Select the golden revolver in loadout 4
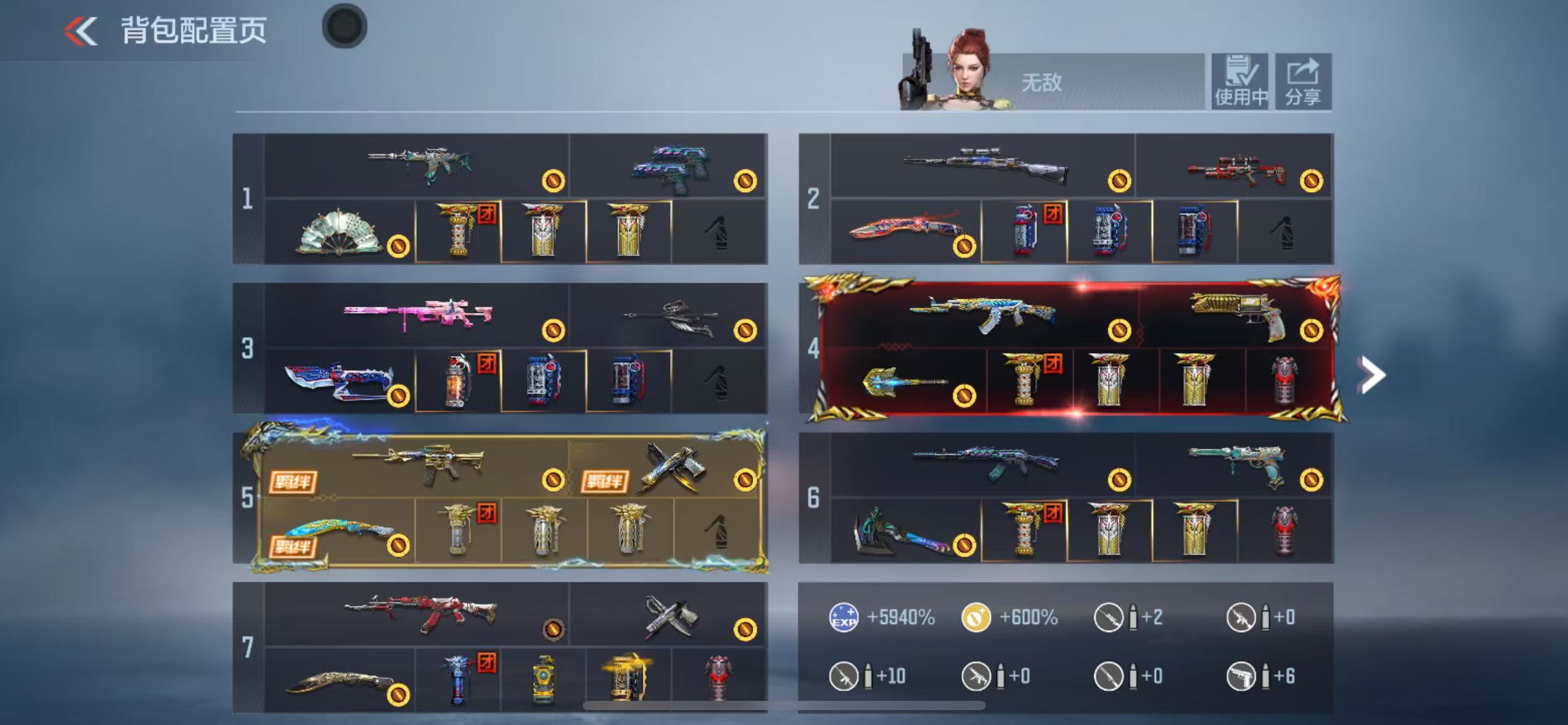This screenshot has height=725, width=1568. coord(1237,314)
